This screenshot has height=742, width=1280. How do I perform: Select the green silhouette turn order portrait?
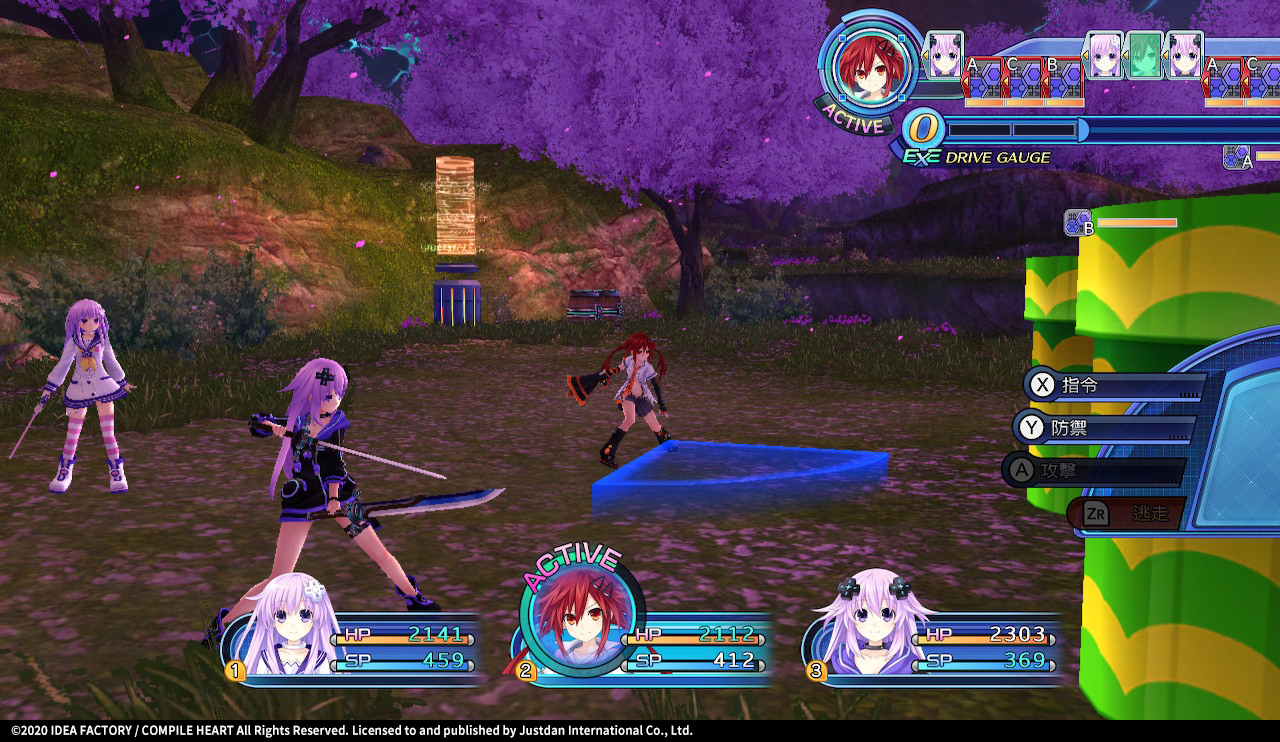(x=1145, y=55)
